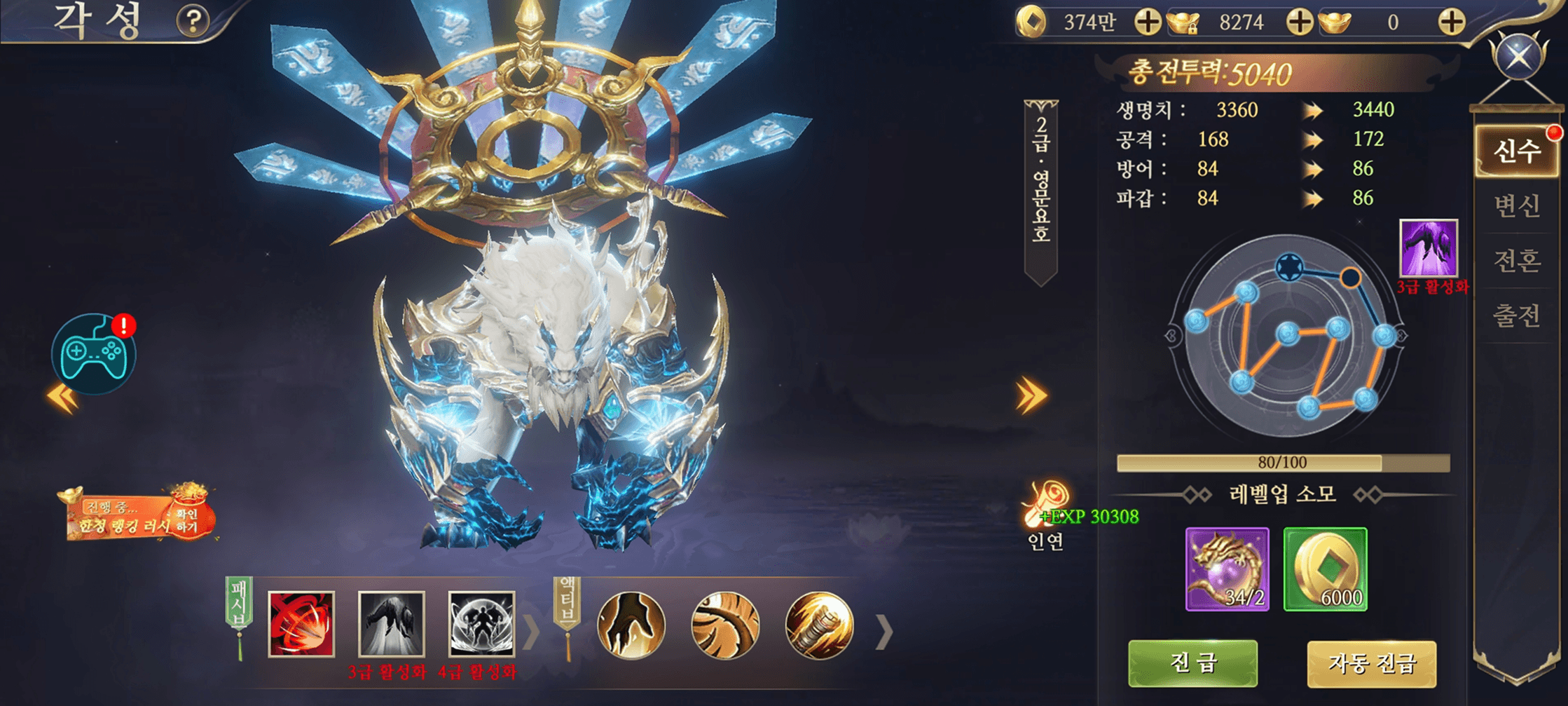The image size is (1568, 706).
Task: Show the next beast with right arrows
Action: click(1031, 396)
